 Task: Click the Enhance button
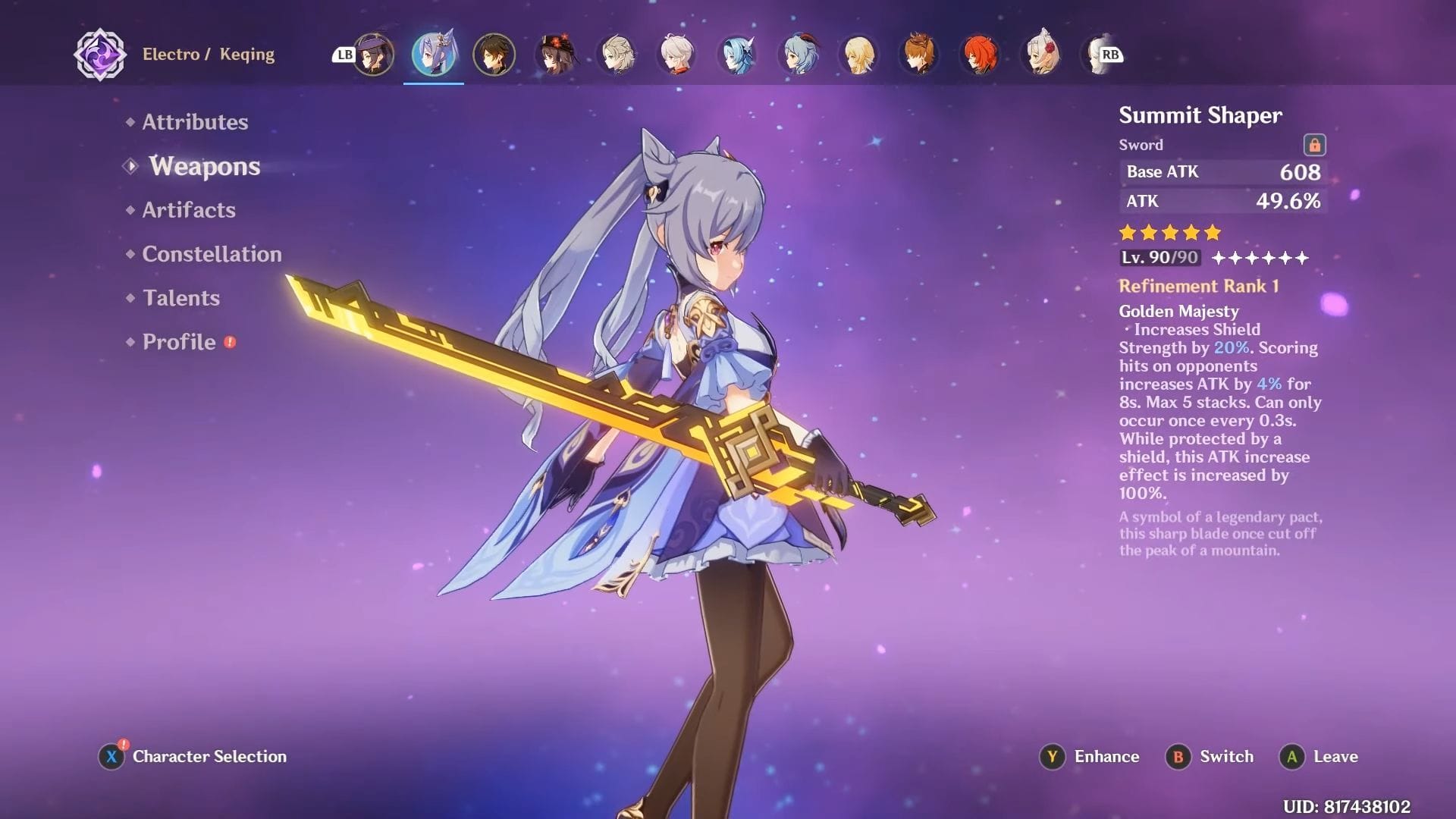(1091, 757)
